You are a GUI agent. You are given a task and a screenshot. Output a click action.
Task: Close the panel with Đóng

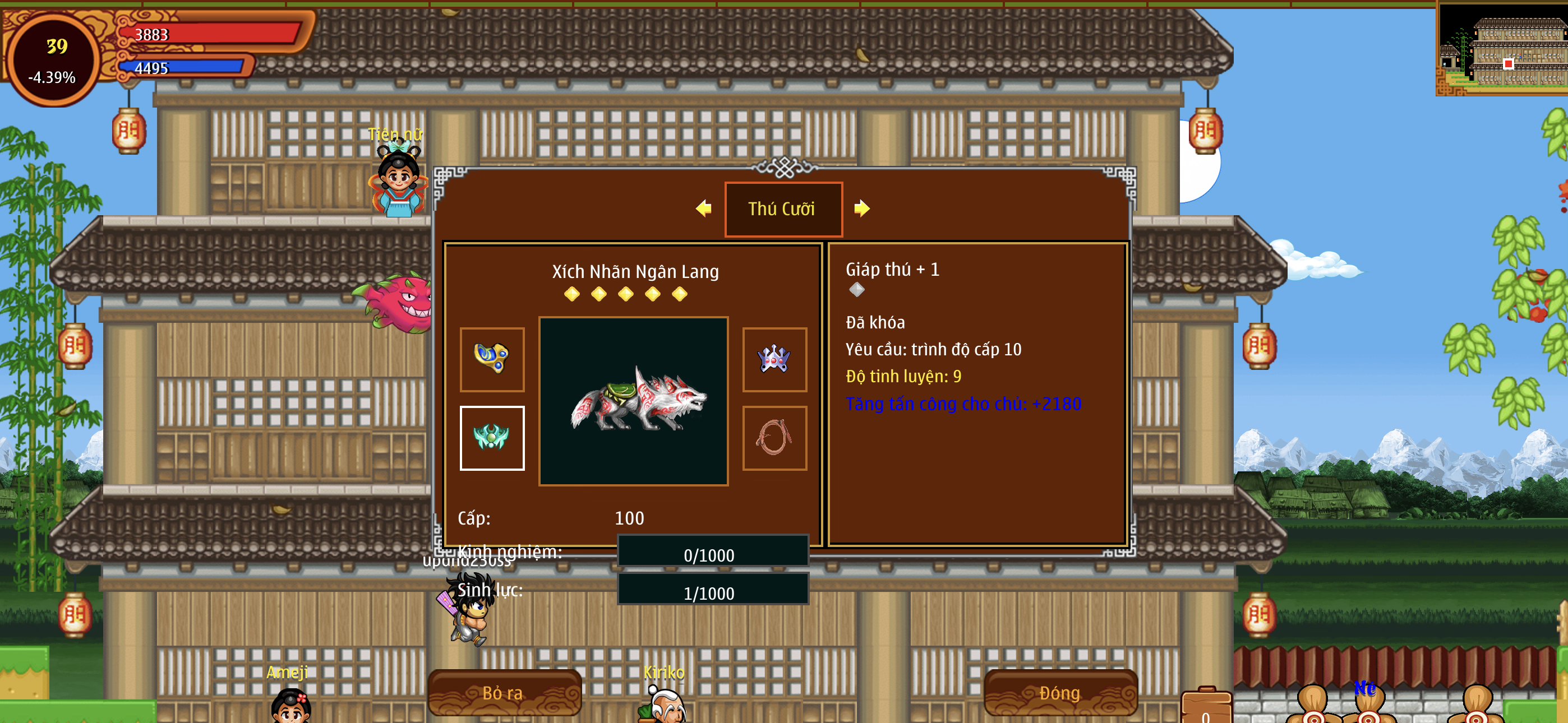(1060, 693)
